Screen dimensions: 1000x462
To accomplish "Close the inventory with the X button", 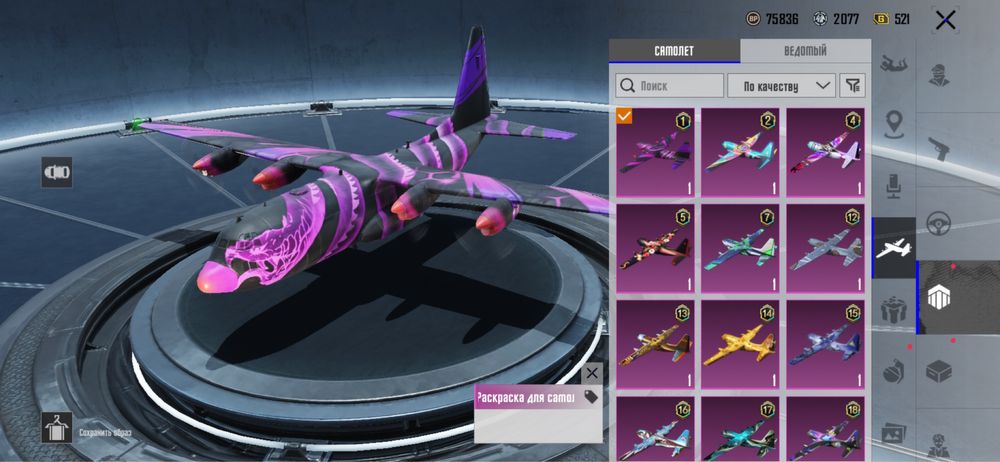I will (x=945, y=20).
